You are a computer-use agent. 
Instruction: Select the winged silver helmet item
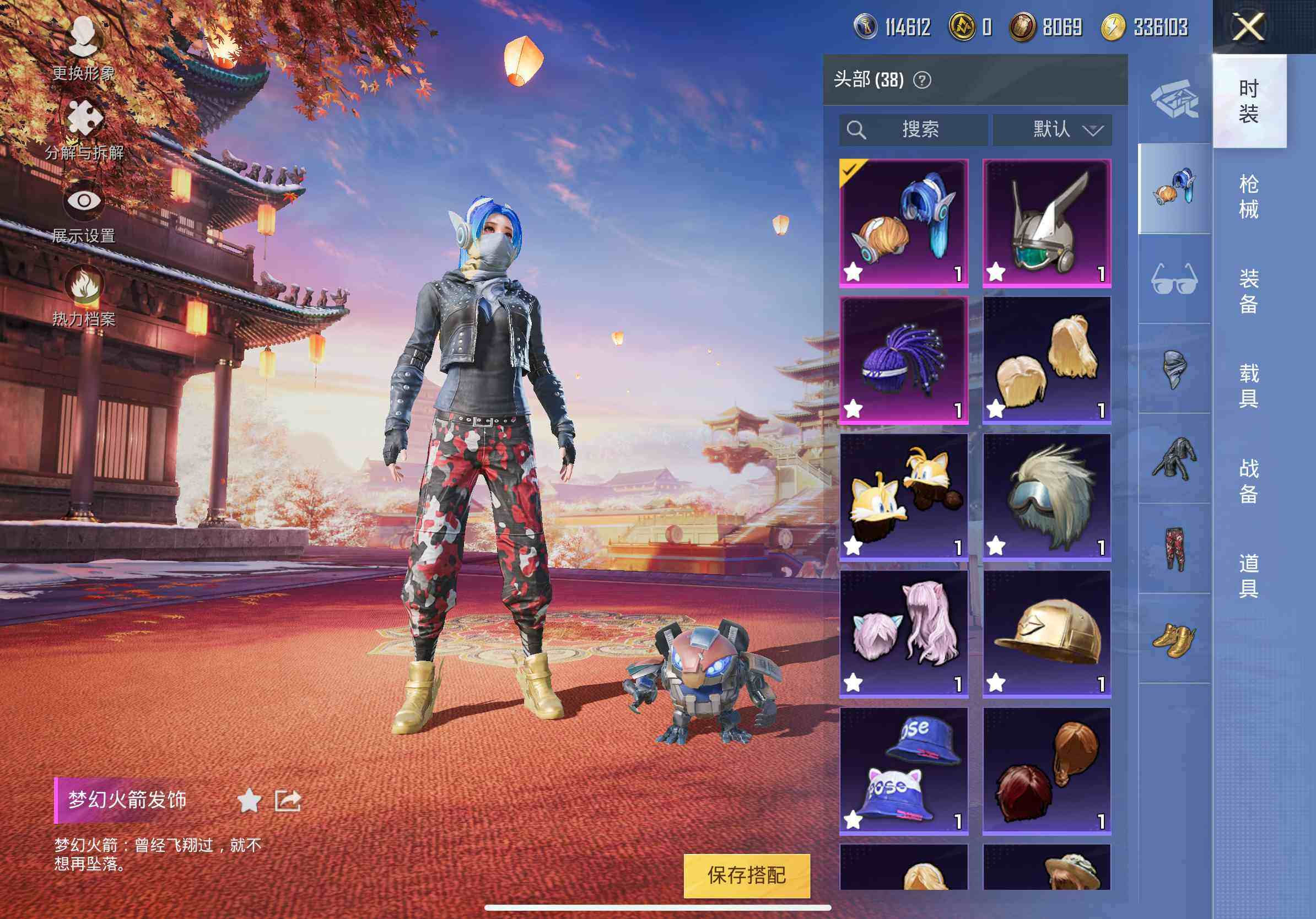(1047, 223)
